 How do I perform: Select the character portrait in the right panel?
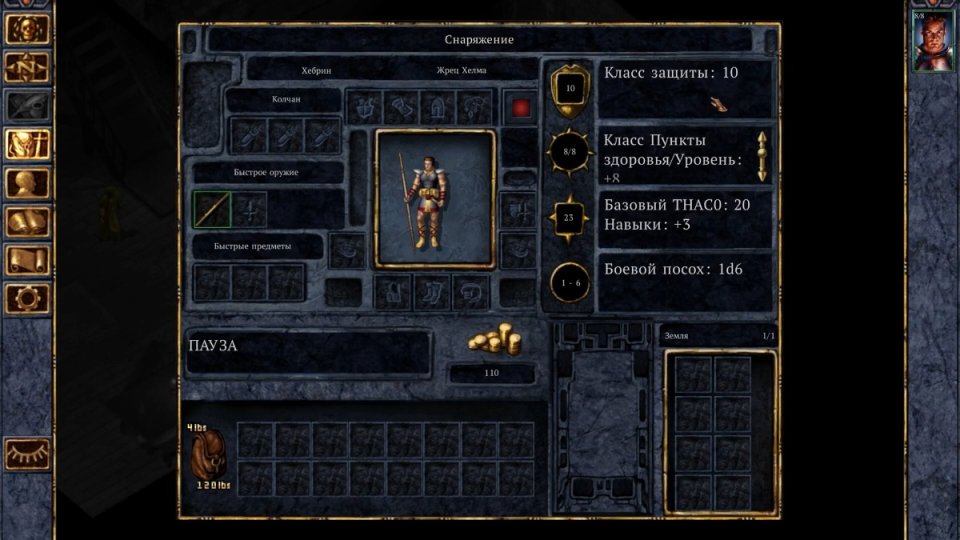coord(933,41)
